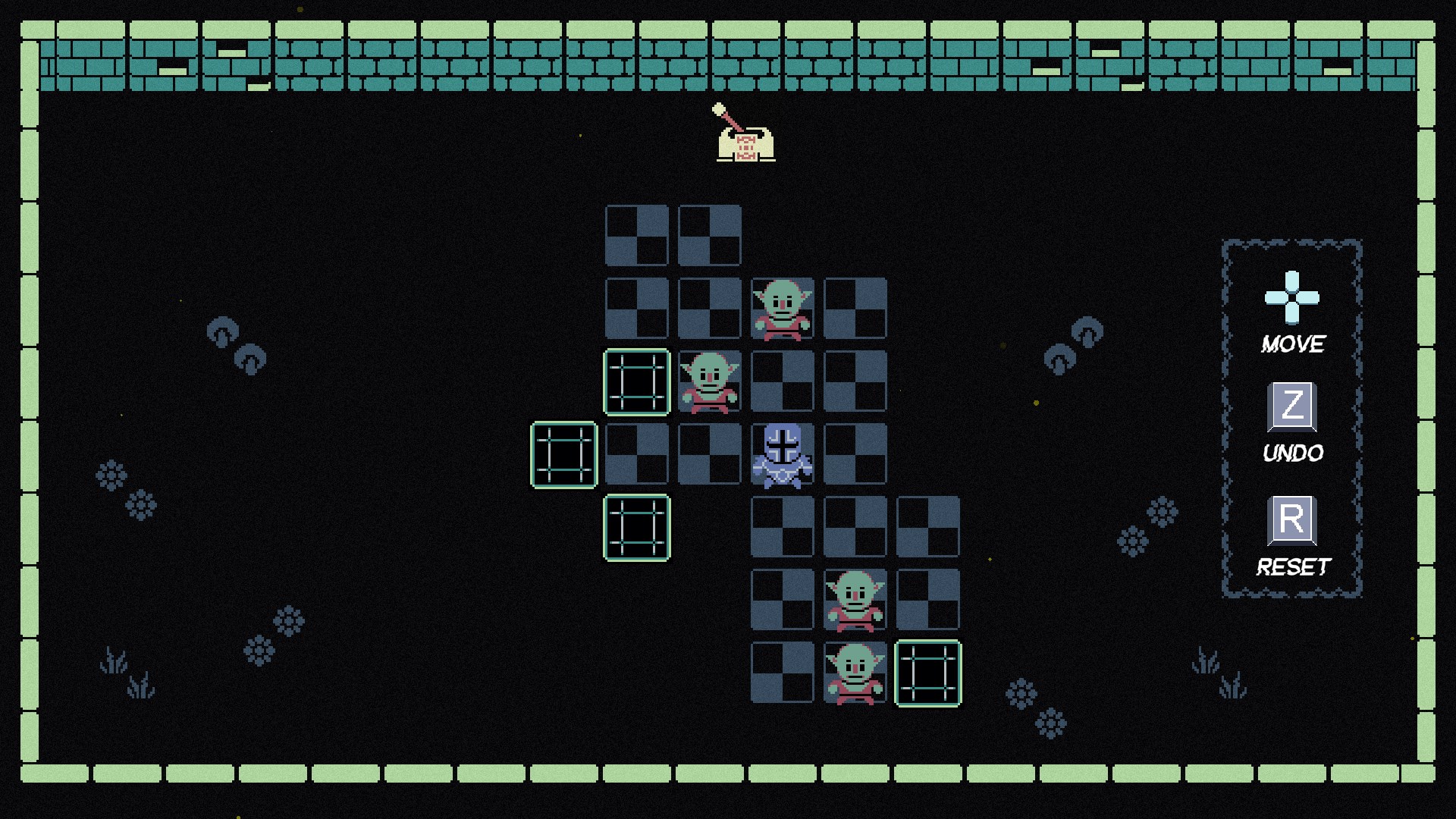The width and height of the screenshot is (1456, 819).
Task: Select the knight player character
Action: click(x=782, y=455)
